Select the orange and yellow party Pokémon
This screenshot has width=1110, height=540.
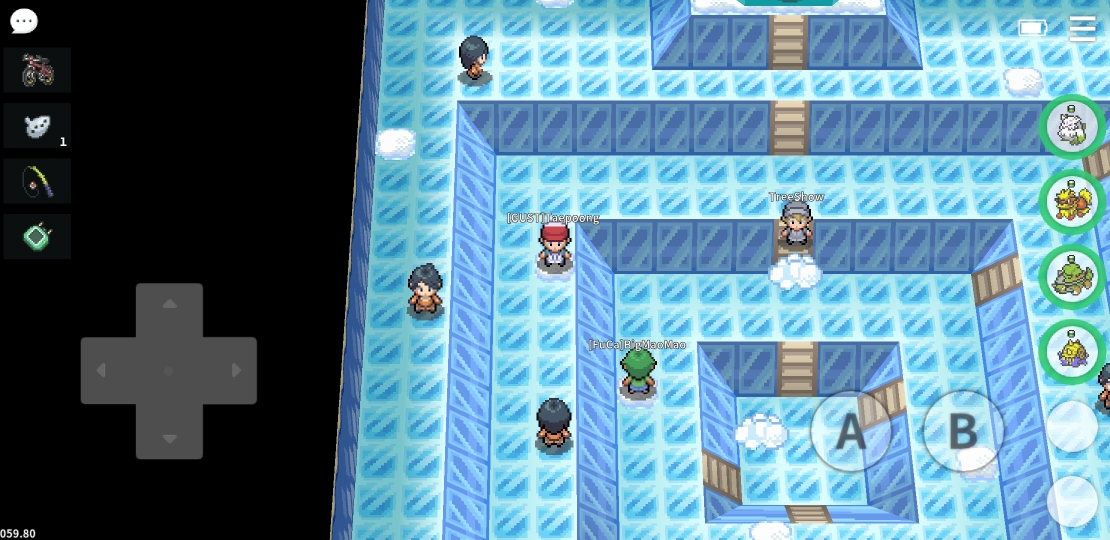tap(1072, 202)
